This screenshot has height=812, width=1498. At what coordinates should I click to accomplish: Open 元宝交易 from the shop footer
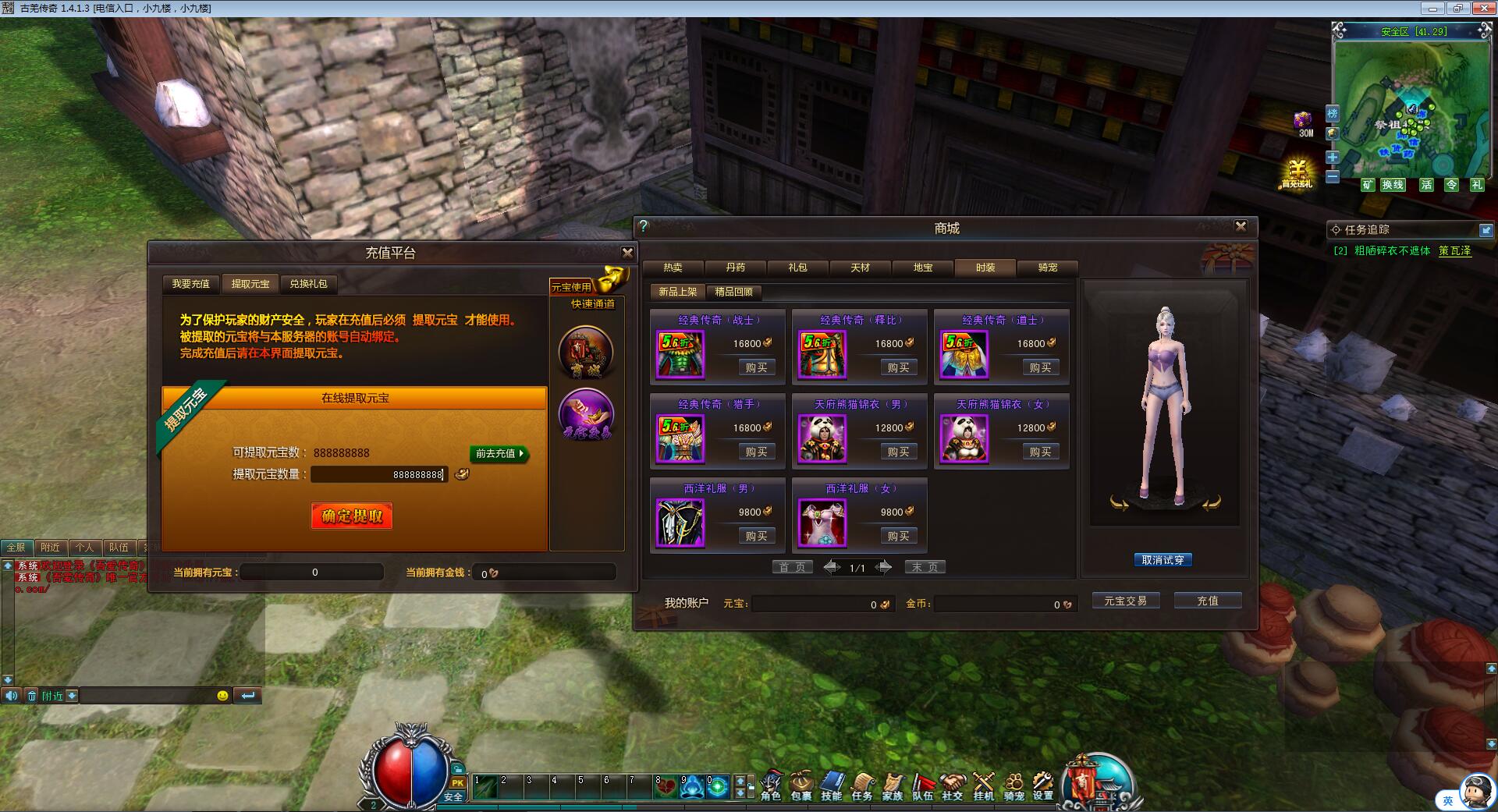pyautogui.click(x=1125, y=601)
